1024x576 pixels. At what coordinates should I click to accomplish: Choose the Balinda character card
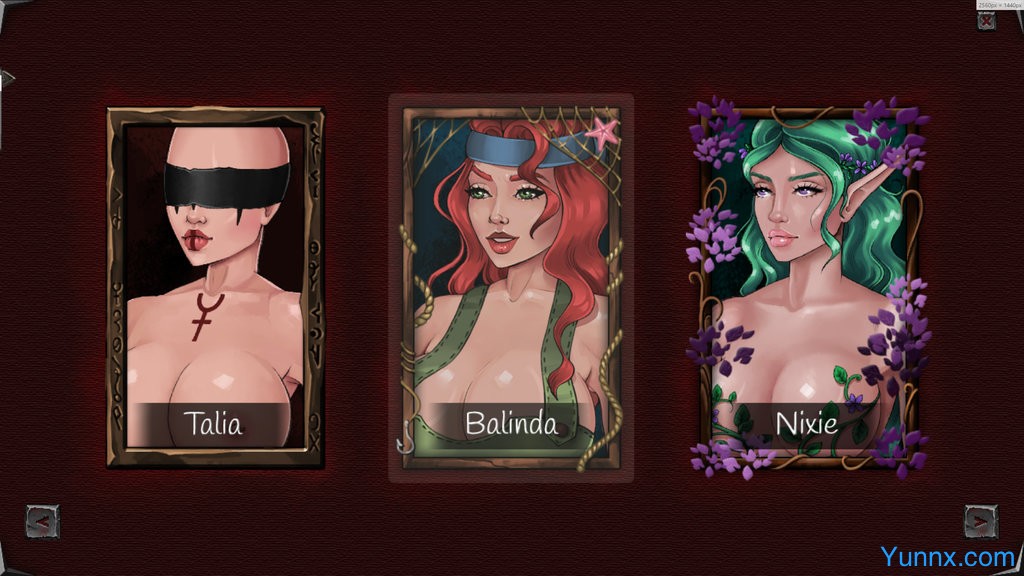click(510, 288)
